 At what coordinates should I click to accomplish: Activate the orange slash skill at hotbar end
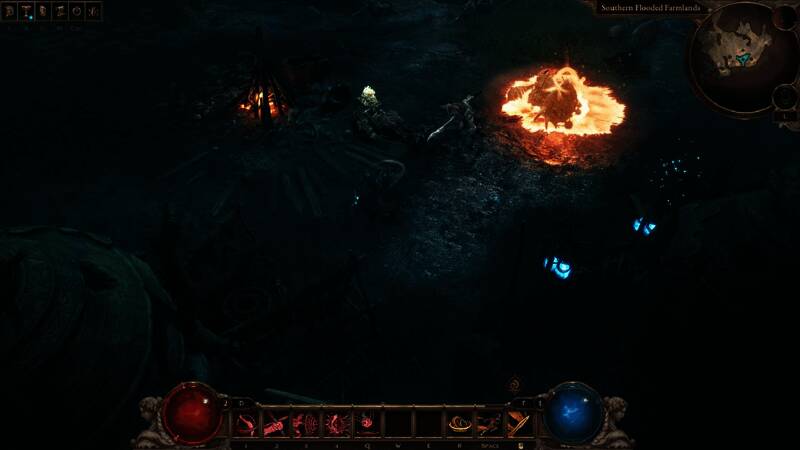[x=519, y=424]
